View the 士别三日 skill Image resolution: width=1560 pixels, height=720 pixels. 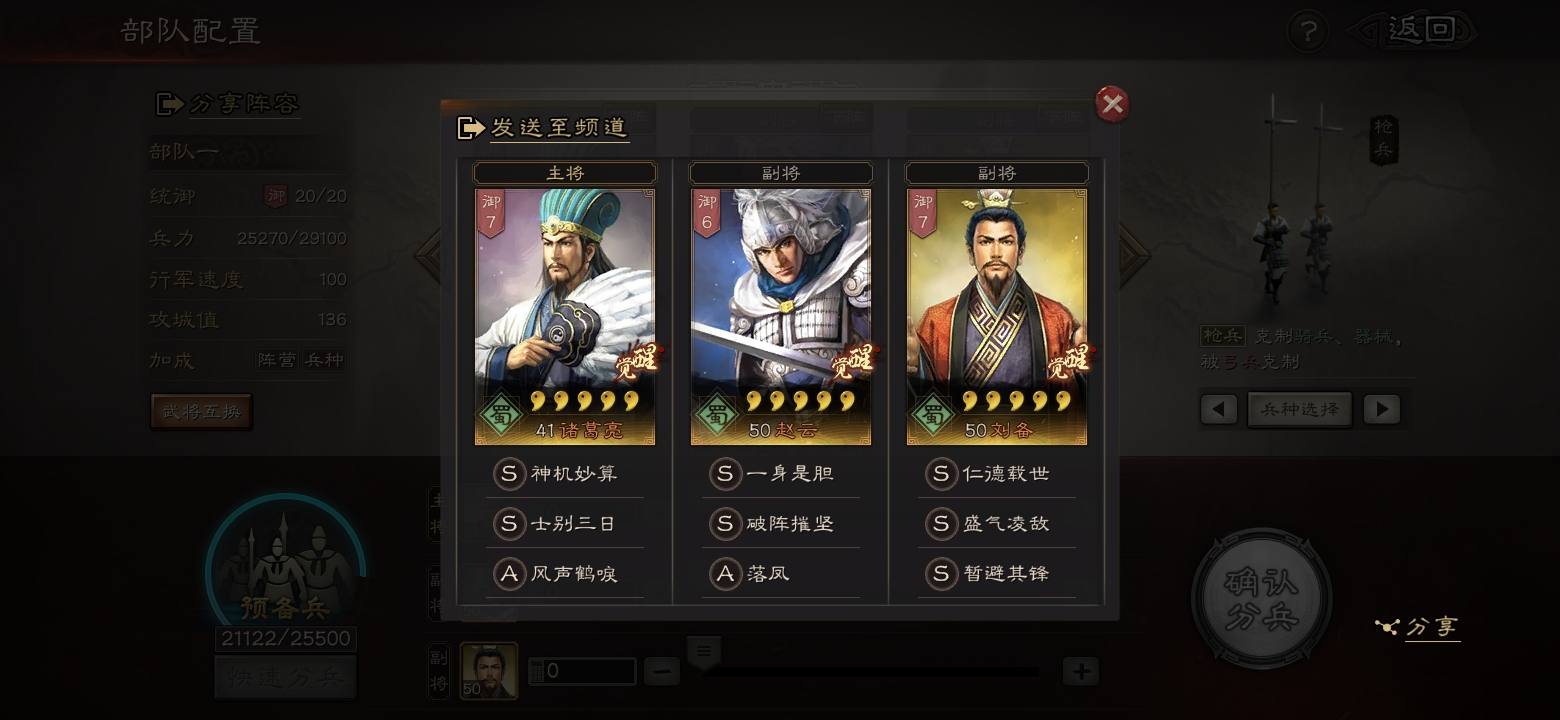(566, 523)
